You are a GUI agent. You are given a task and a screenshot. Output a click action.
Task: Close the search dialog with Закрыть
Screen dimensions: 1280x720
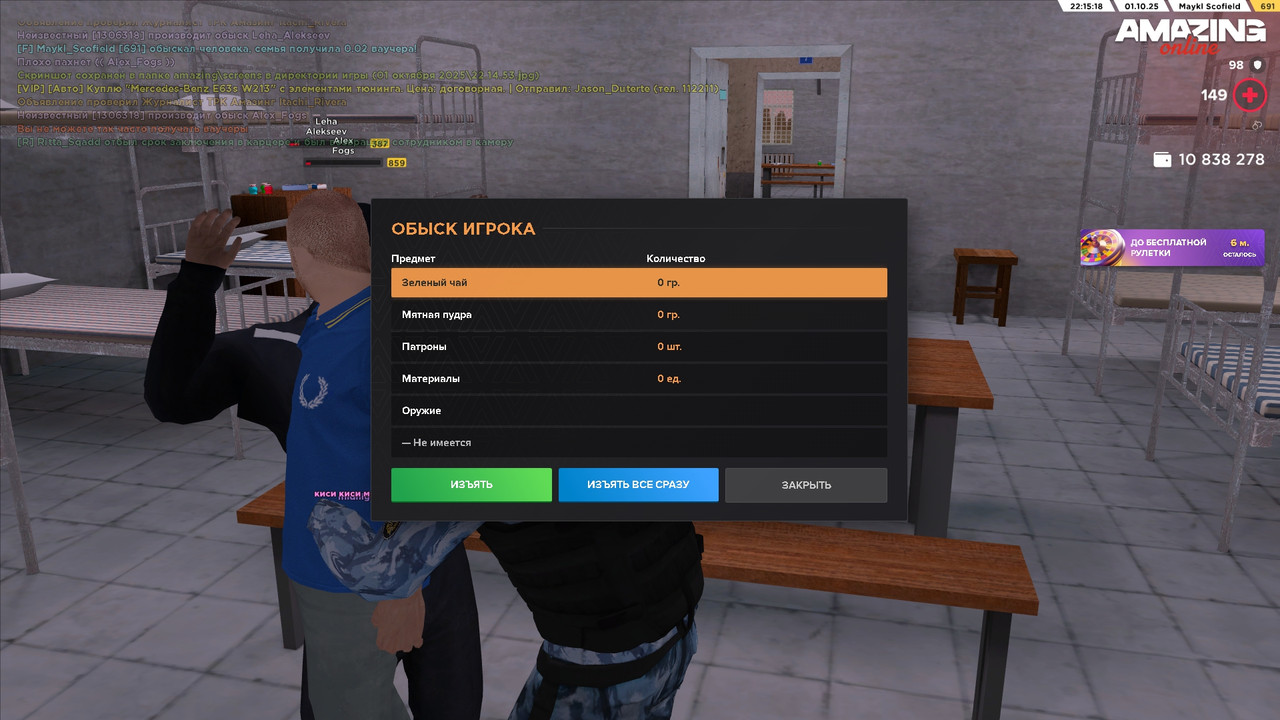coord(806,485)
